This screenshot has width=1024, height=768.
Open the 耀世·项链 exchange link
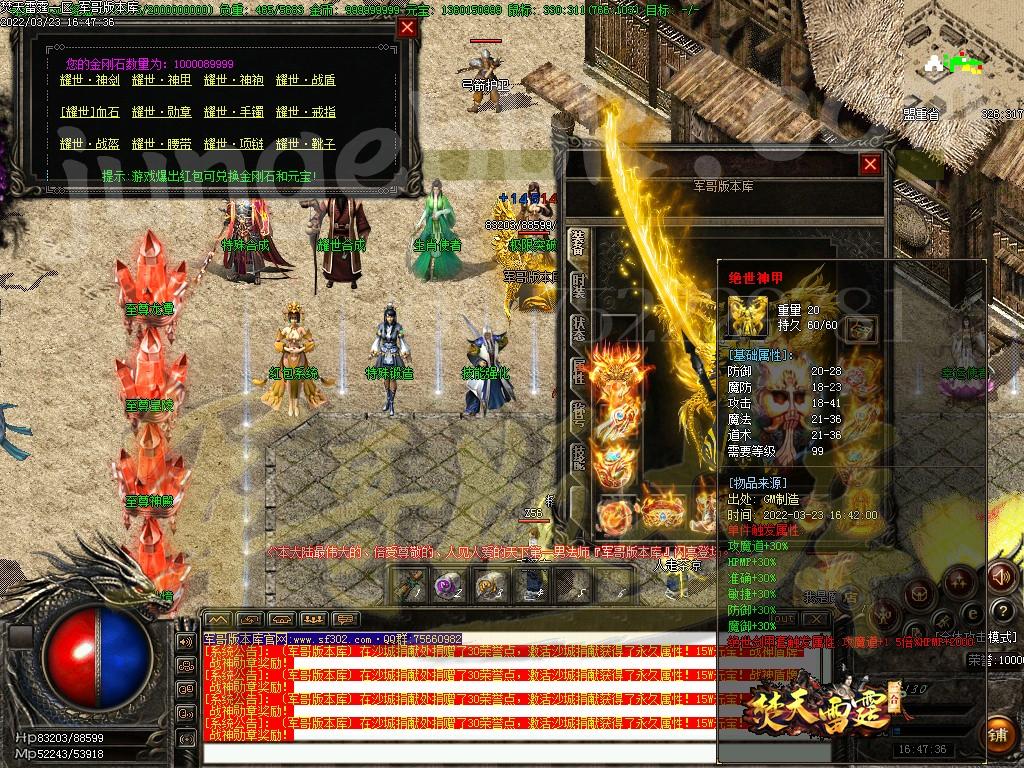click(233, 144)
